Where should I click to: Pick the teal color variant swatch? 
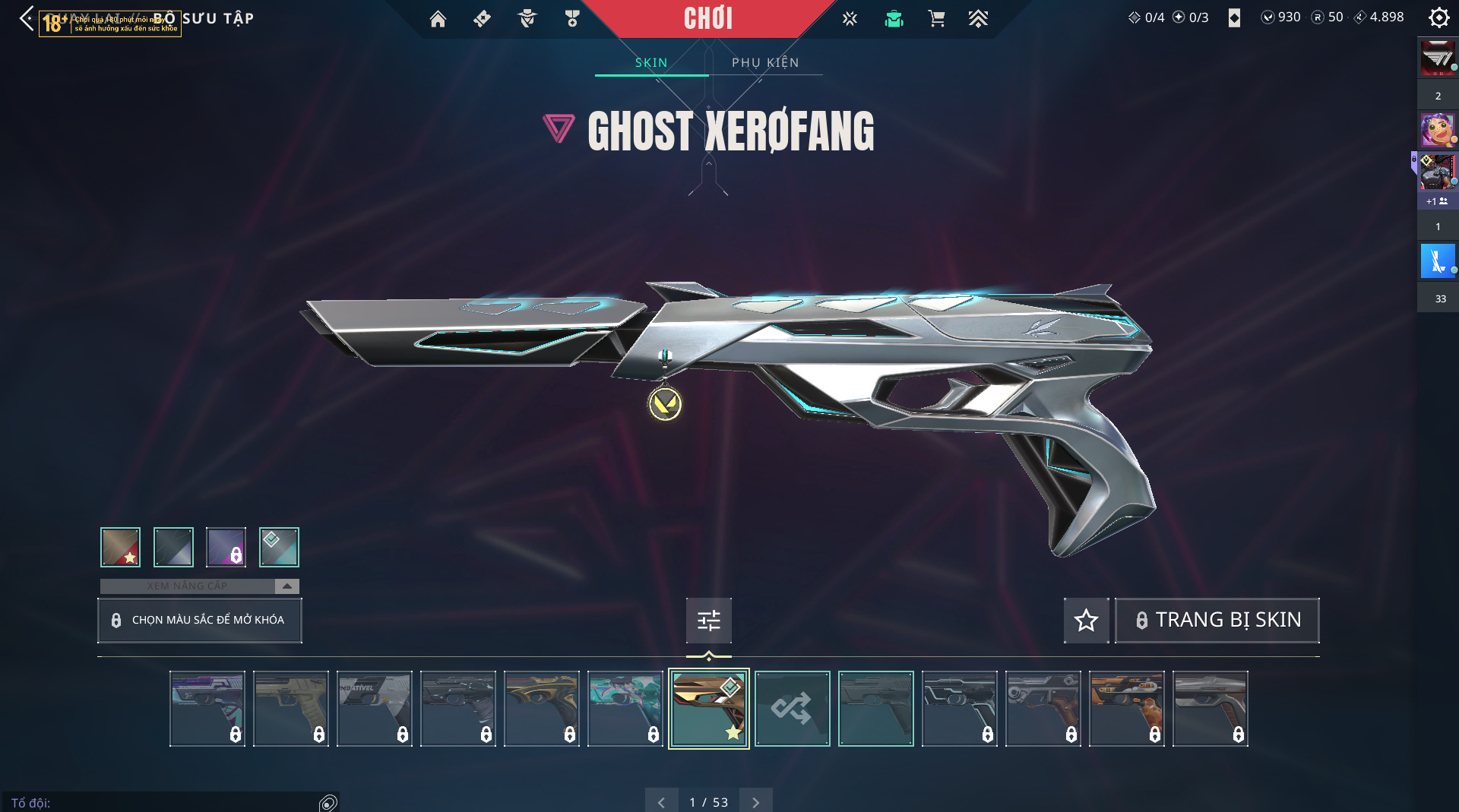[x=279, y=547]
